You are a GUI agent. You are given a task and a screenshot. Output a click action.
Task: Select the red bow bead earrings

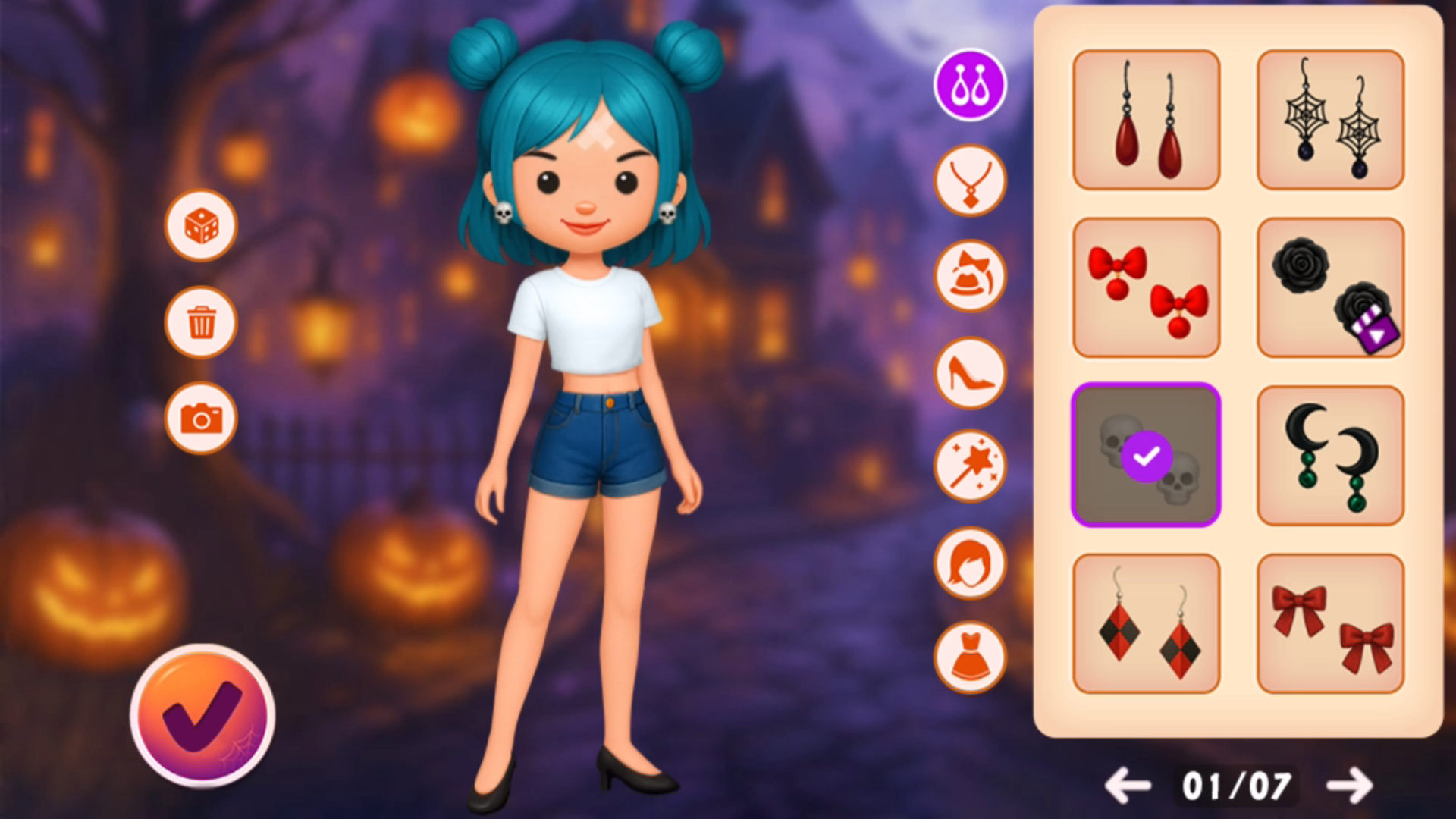pyautogui.click(x=1146, y=287)
